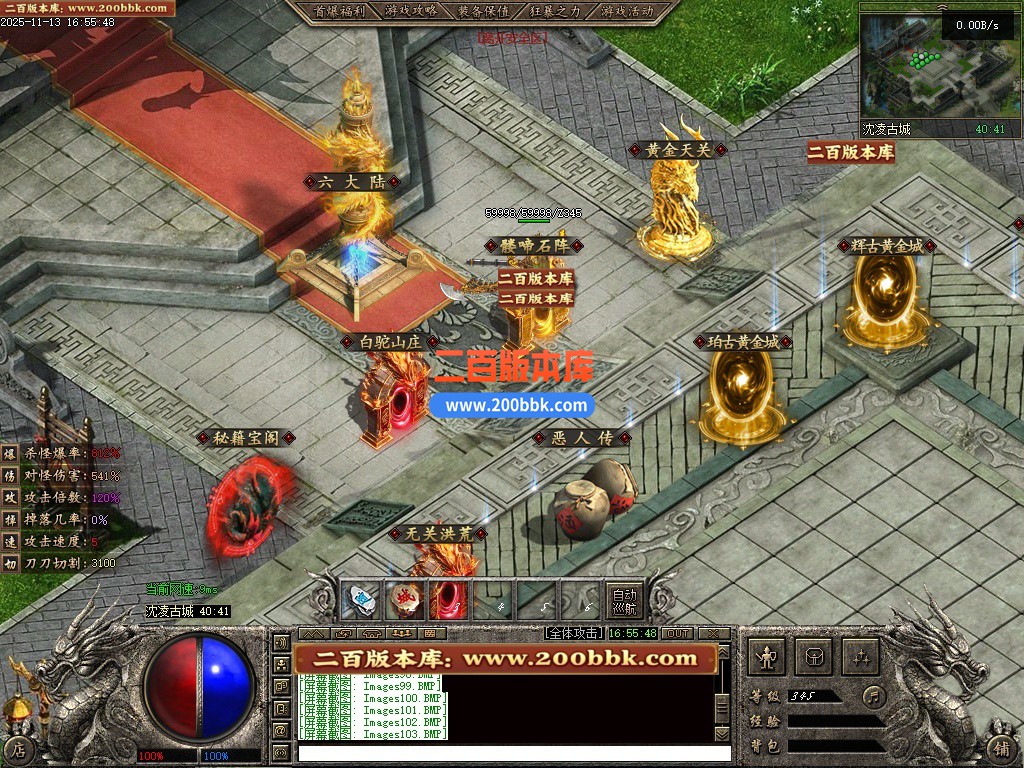Toggle the 自动巡航 auto-cruise button

pos(624,600)
